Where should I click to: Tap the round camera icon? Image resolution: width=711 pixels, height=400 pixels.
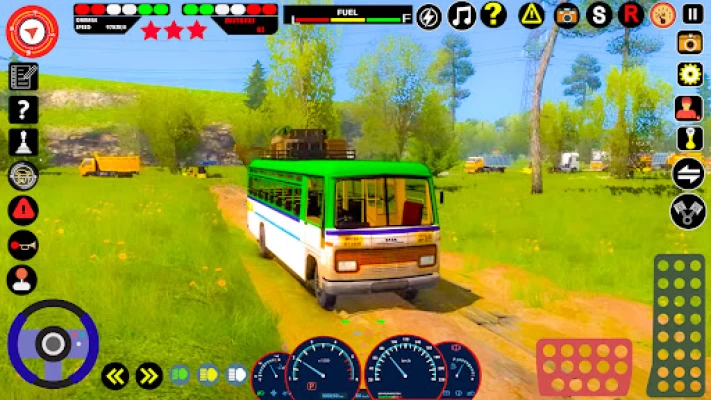click(567, 15)
